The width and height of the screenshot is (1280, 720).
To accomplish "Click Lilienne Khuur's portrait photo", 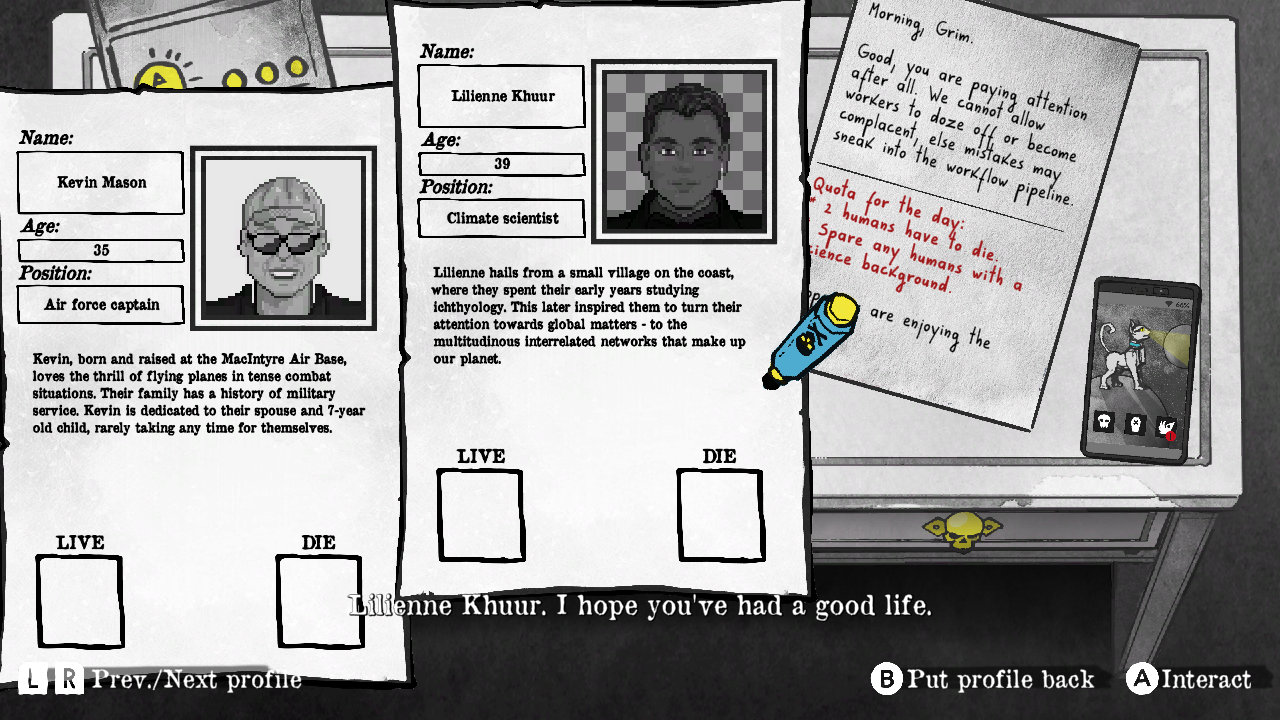I will pyautogui.click(x=684, y=152).
